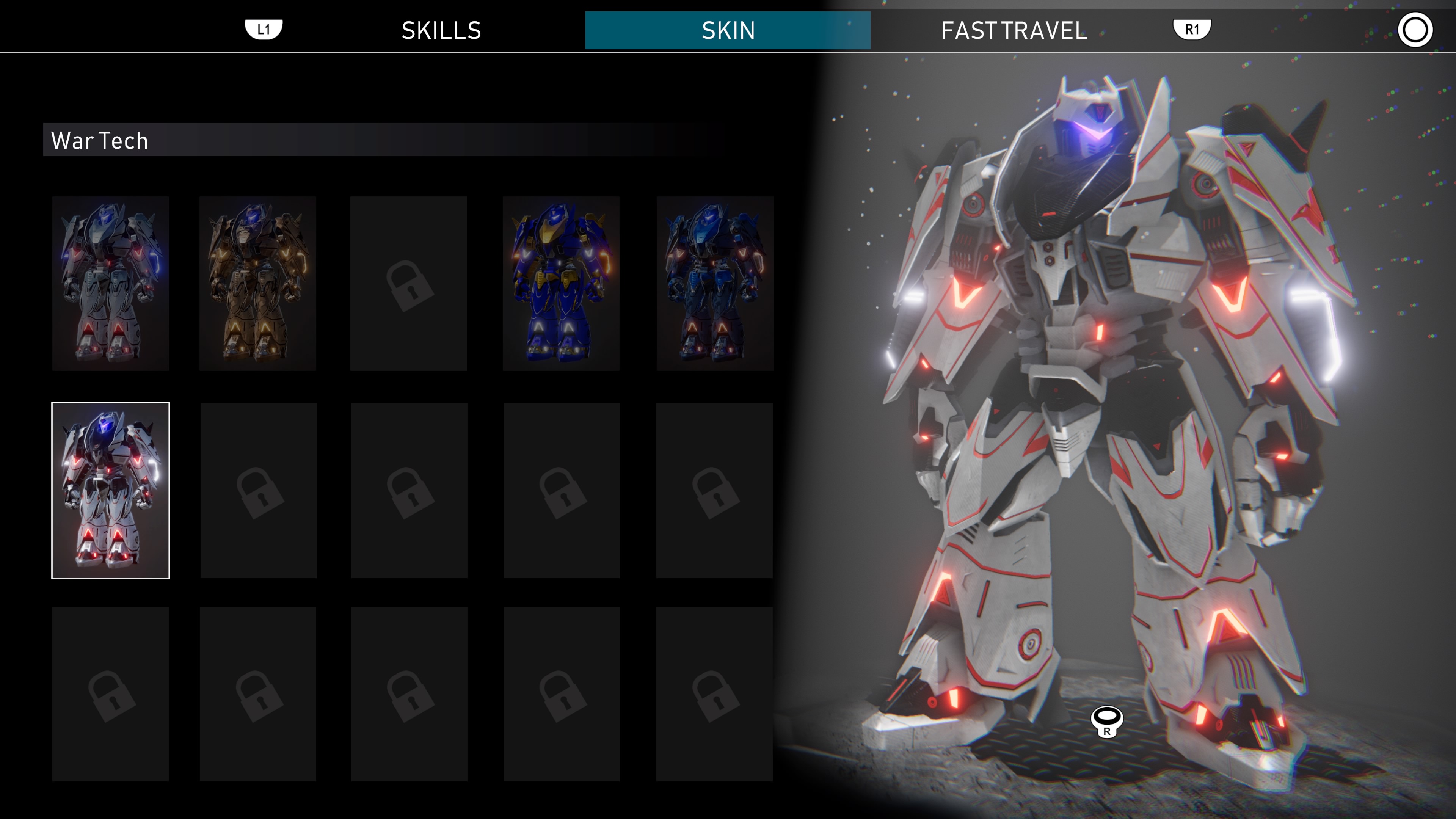This screenshot has height=819, width=1456.
Task: Pick the blue and yellow mech skin
Action: [x=561, y=283]
